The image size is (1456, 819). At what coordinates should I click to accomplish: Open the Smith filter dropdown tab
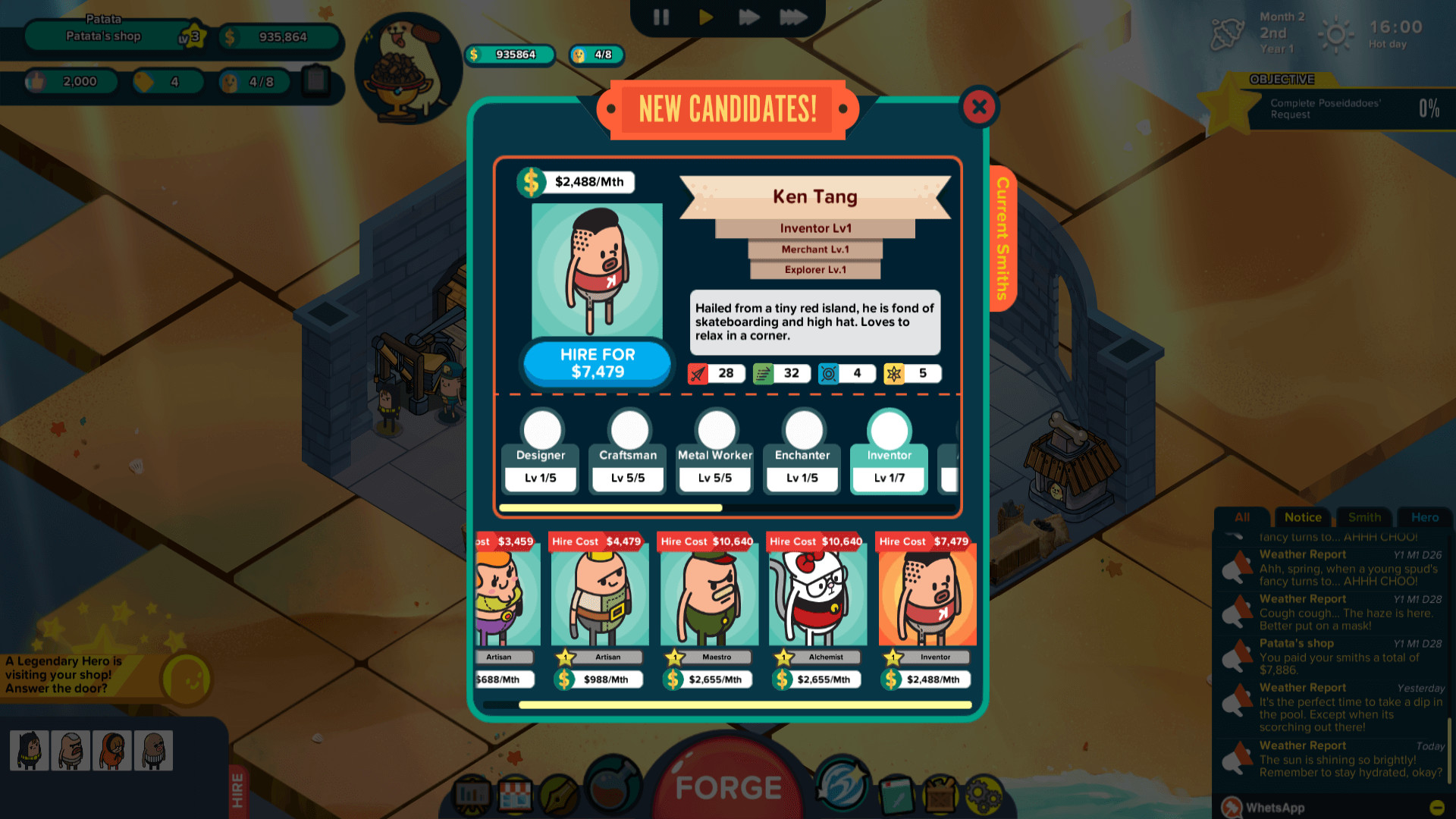point(1363,517)
